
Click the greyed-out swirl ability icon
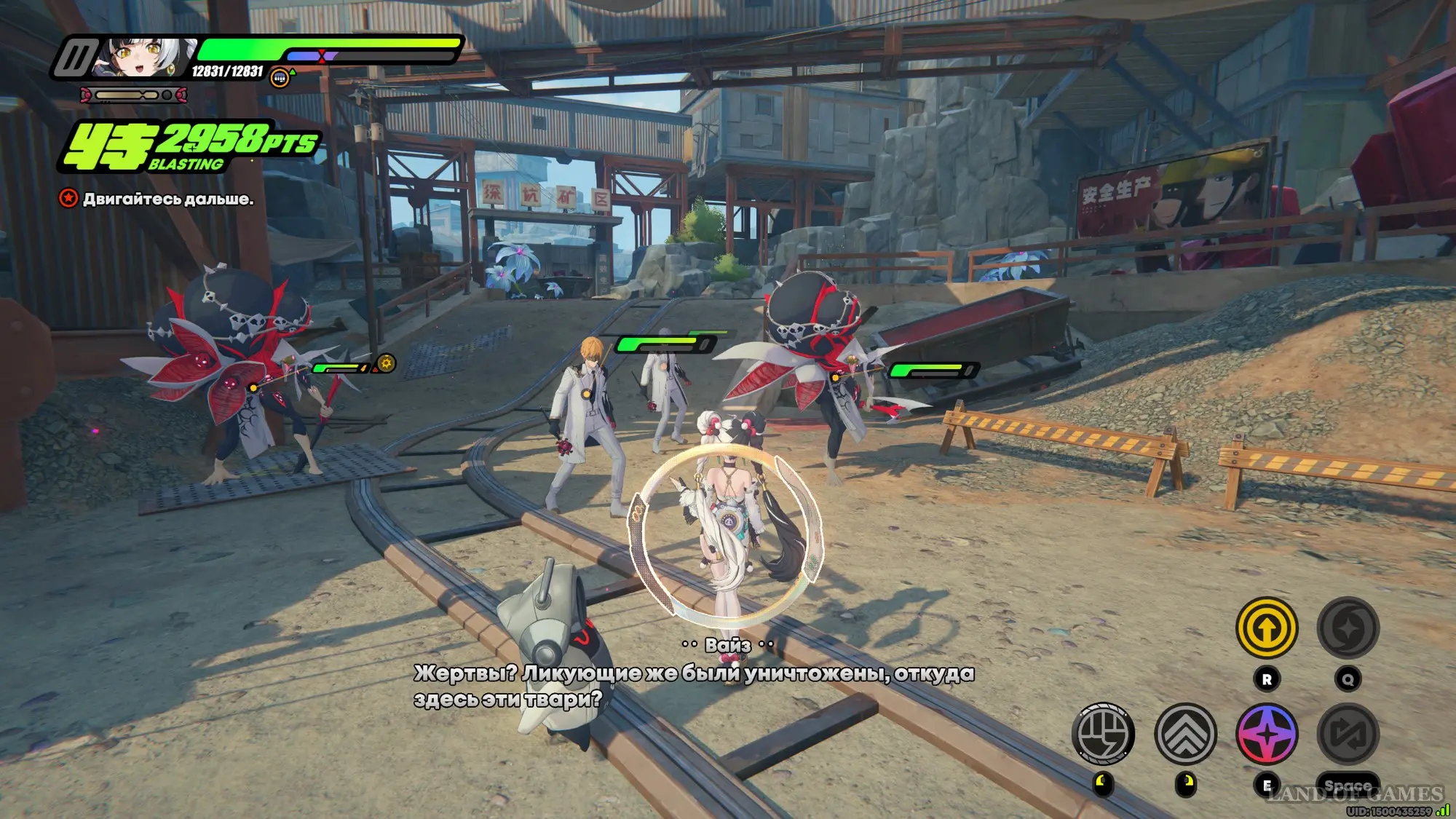[1348, 628]
